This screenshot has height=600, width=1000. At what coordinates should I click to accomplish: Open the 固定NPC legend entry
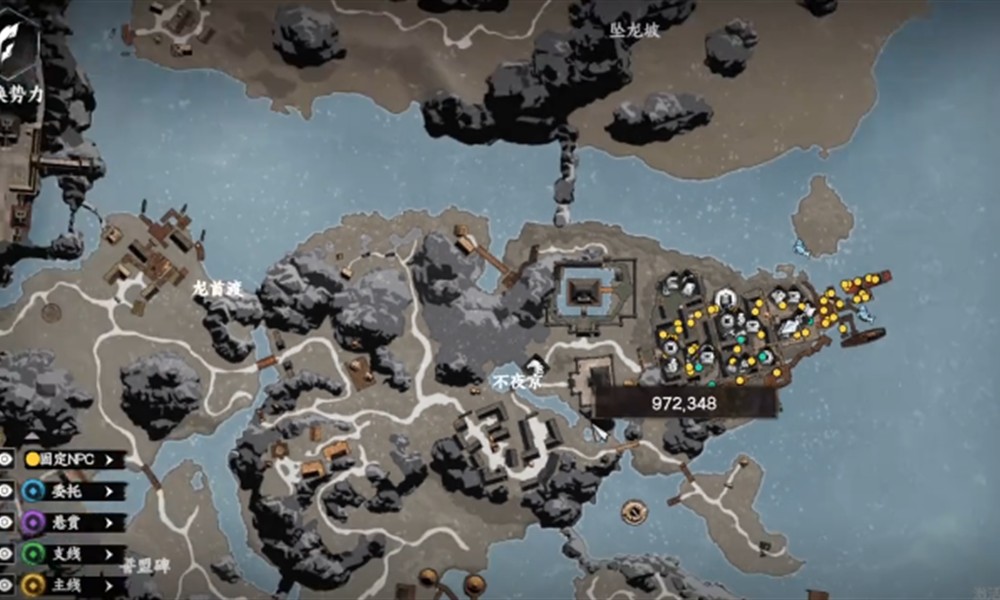(x=75, y=459)
